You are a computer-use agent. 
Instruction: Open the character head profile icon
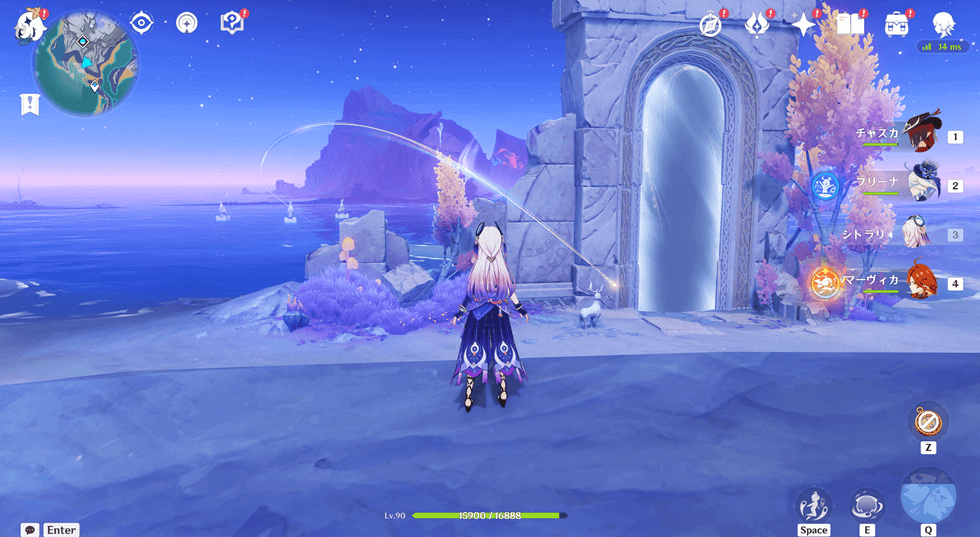943,25
